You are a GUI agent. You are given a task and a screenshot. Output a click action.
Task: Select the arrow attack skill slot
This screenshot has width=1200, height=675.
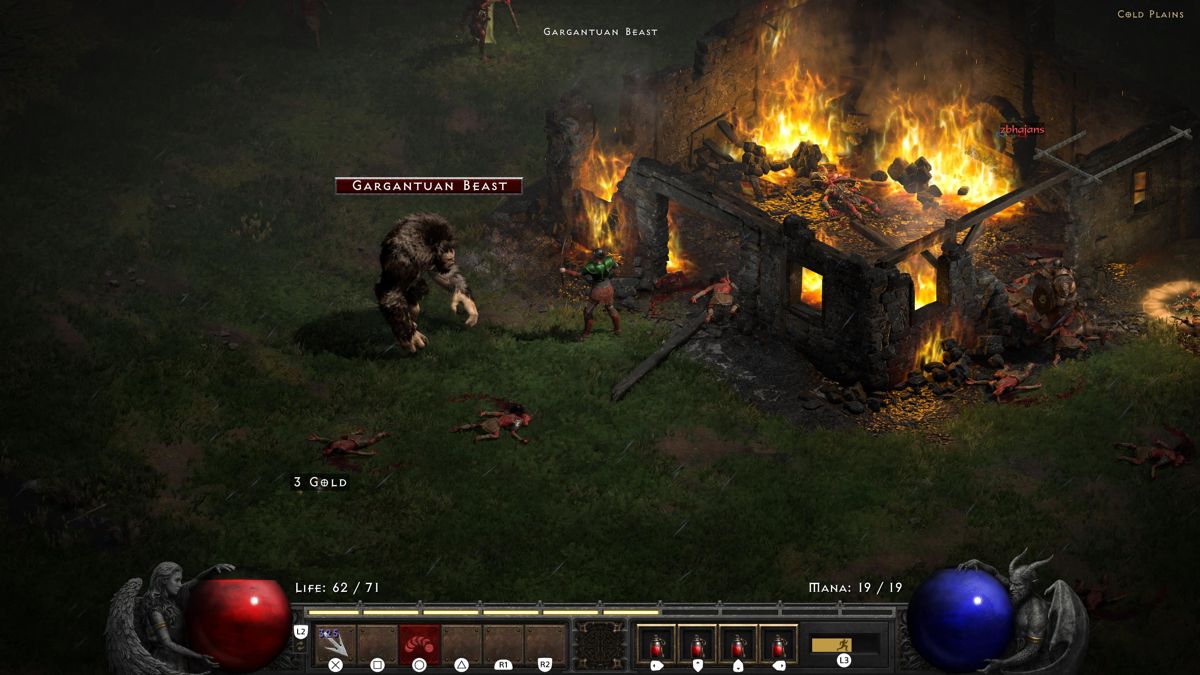pyautogui.click(x=335, y=643)
